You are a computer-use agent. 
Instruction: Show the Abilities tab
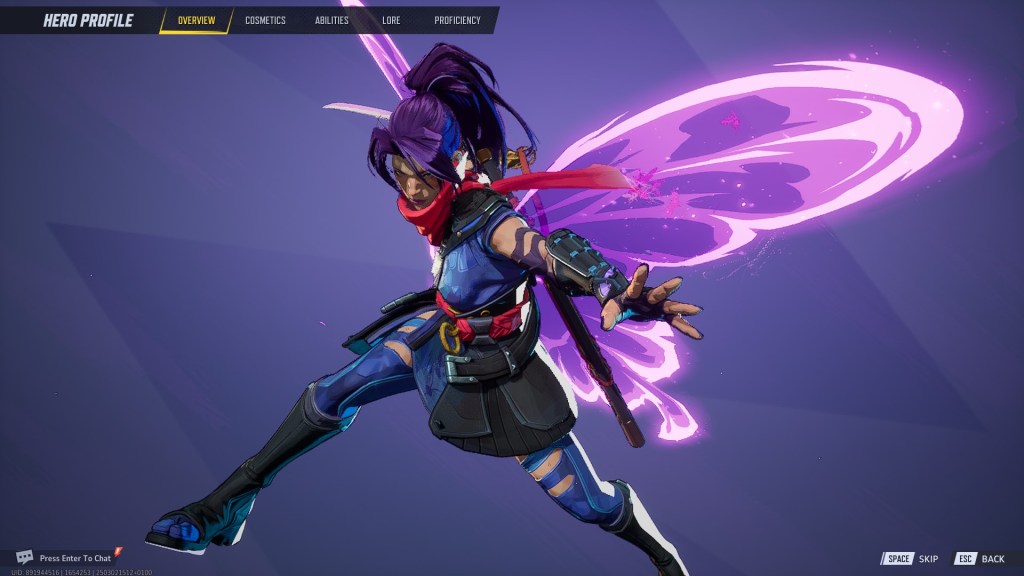click(x=332, y=20)
